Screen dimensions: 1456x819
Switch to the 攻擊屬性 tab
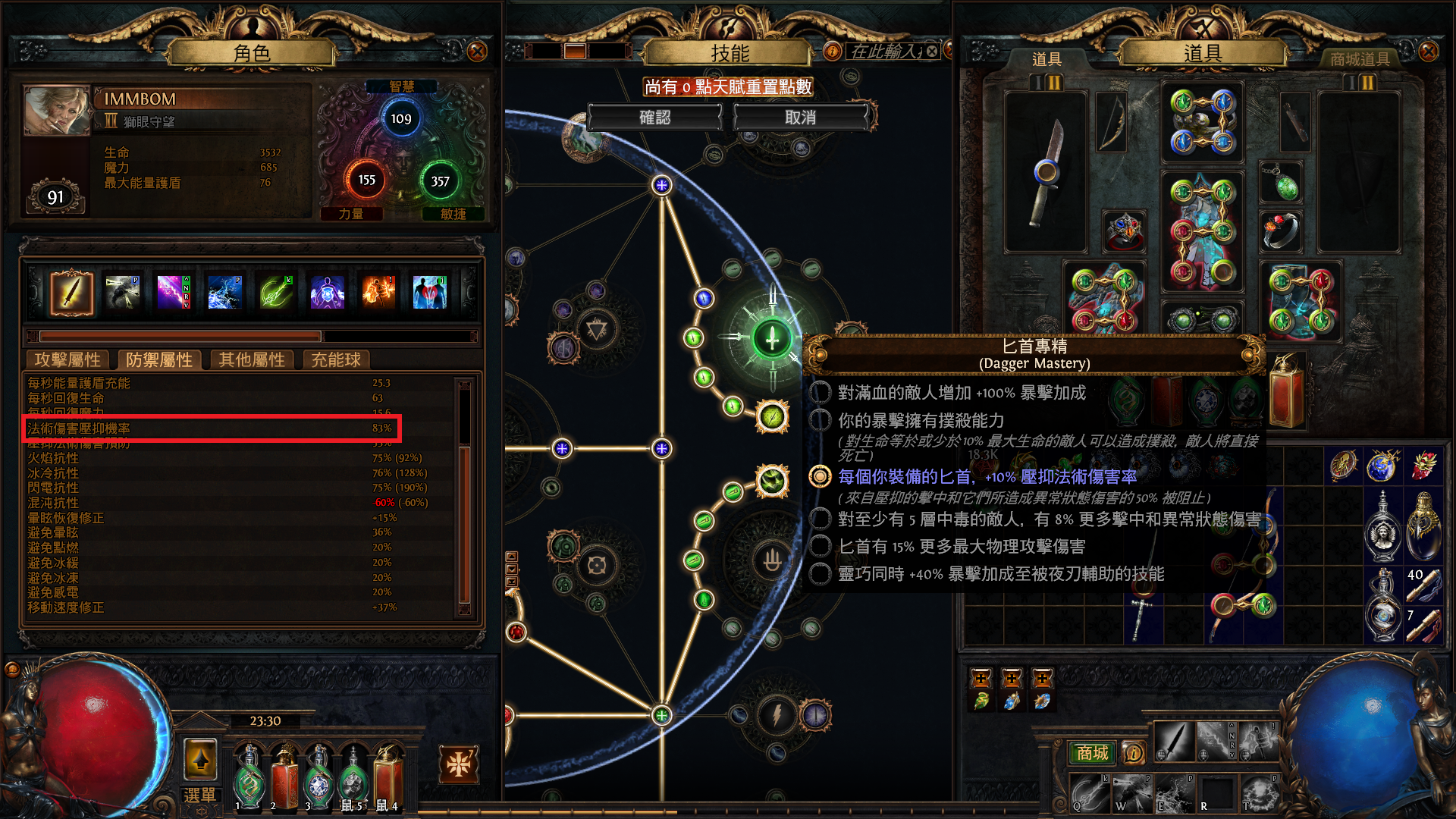(x=69, y=360)
